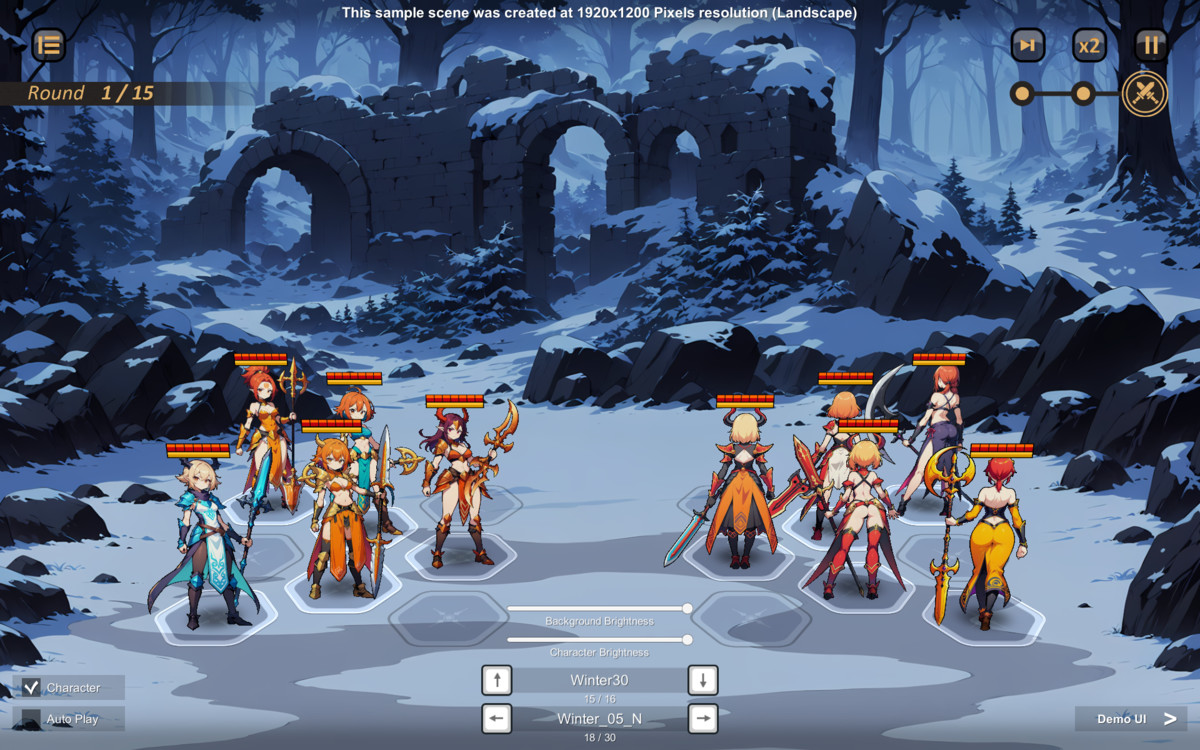This screenshot has width=1200, height=750.
Task: Click the up arrow beside Winter30
Action: pos(497,680)
